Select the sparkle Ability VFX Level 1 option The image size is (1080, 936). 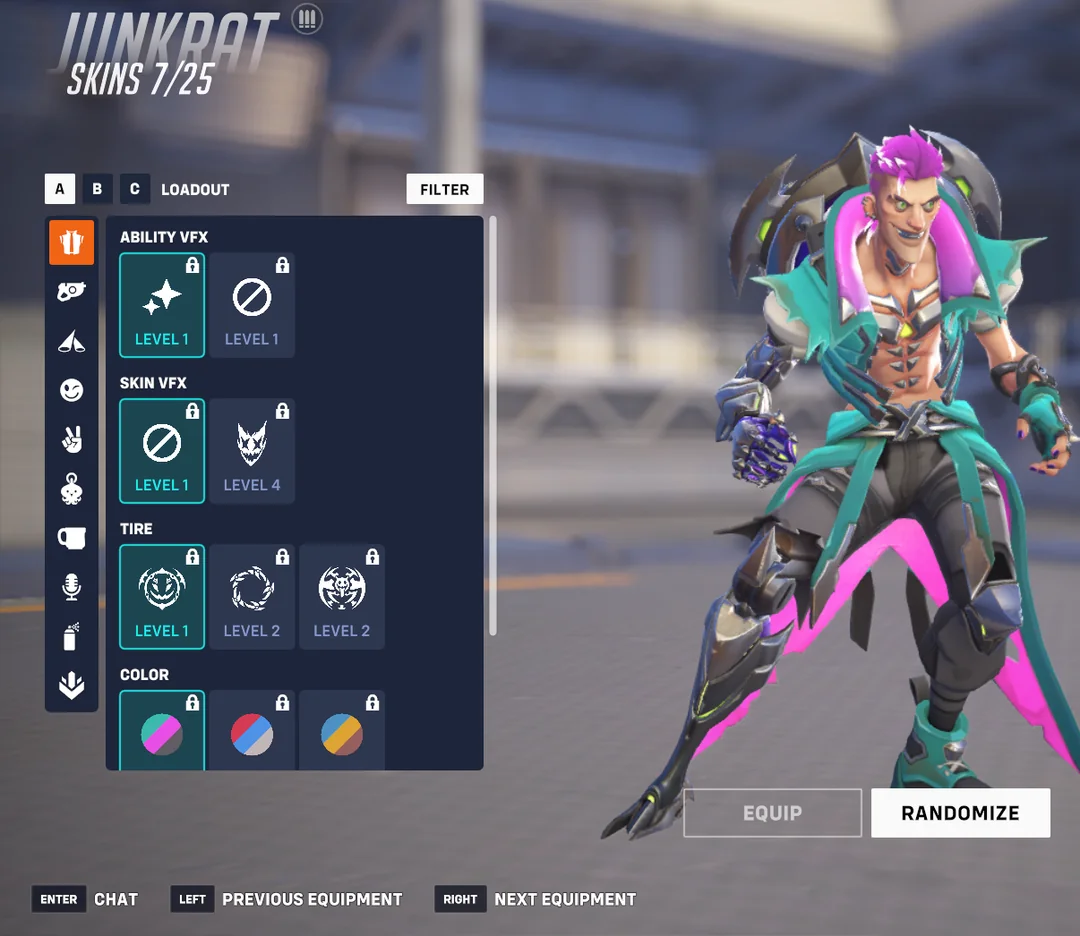[162, 304]
